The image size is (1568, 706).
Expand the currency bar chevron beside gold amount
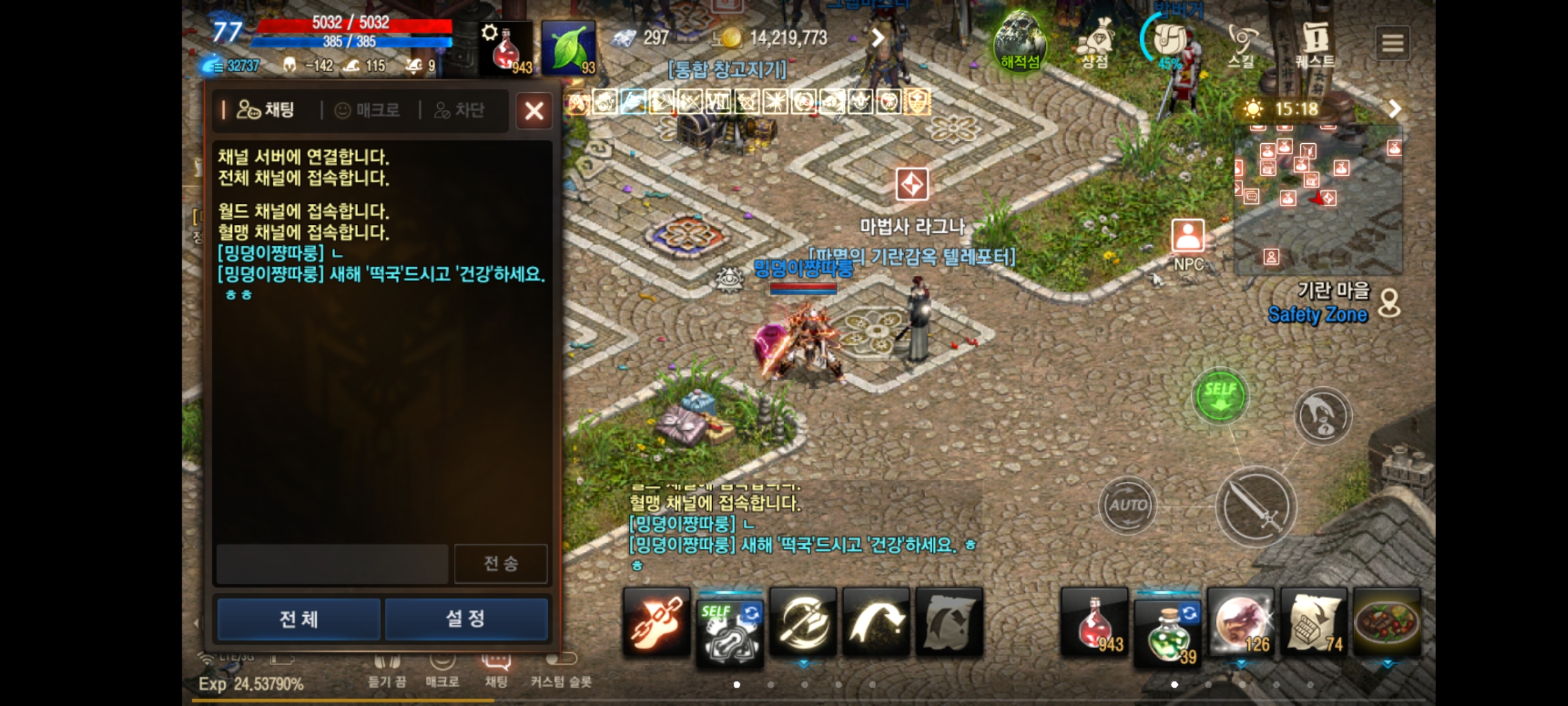[877, 37]
